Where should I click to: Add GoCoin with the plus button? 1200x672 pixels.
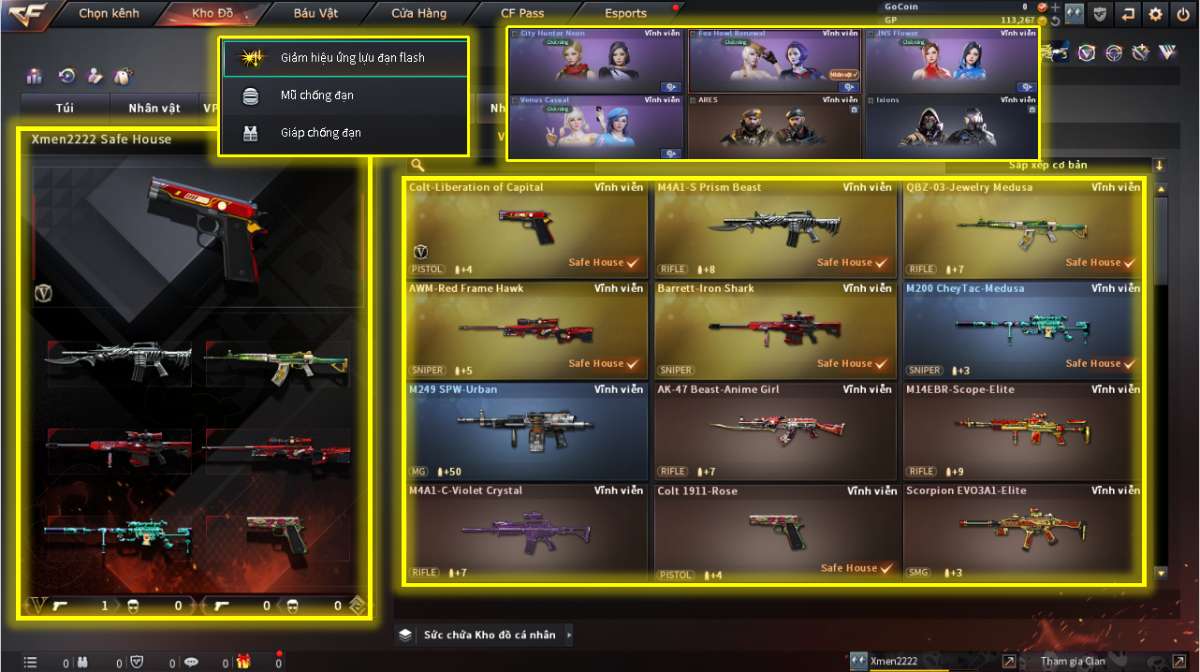point(1056,7)
